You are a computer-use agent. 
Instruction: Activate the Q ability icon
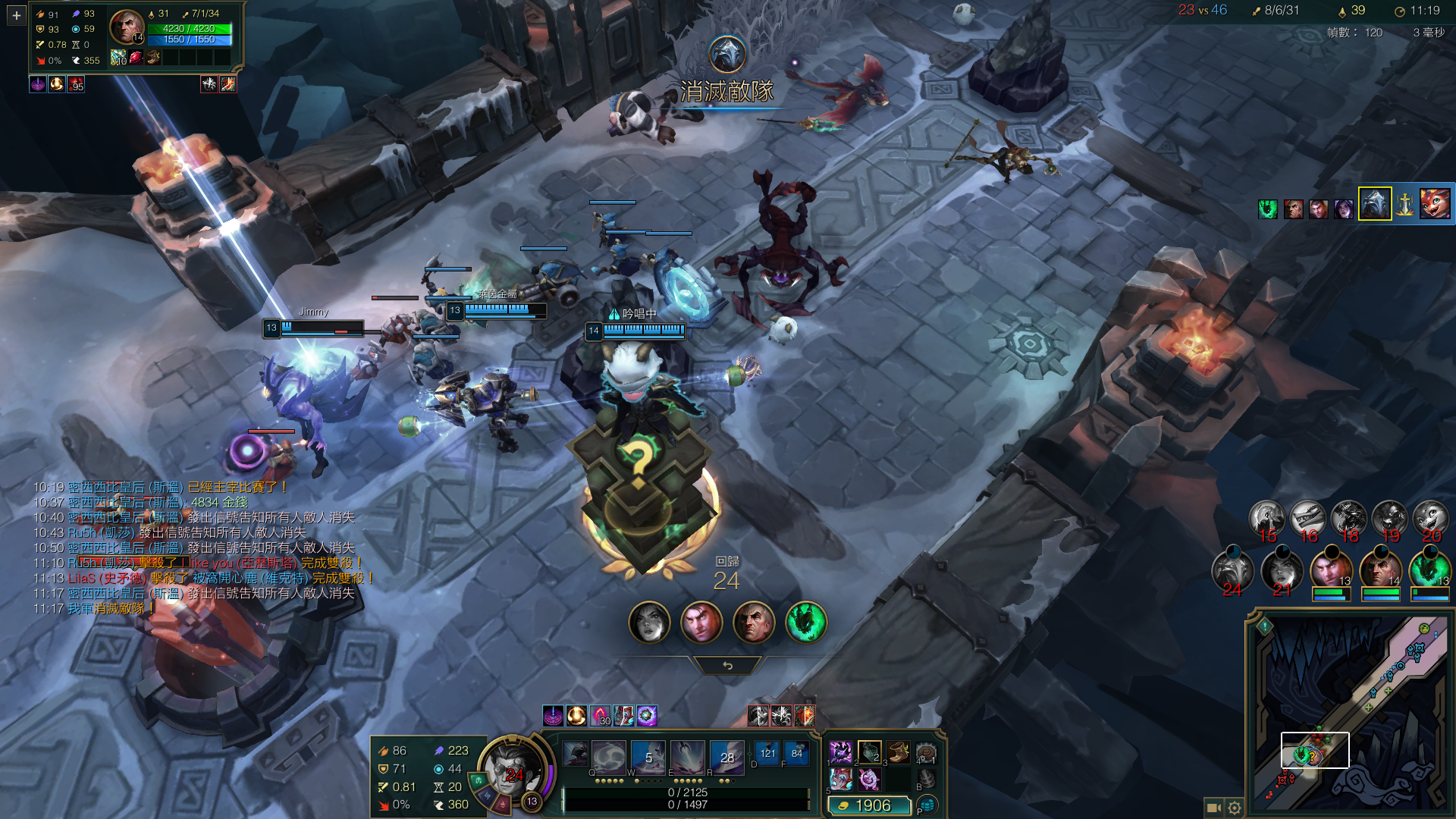576,756
